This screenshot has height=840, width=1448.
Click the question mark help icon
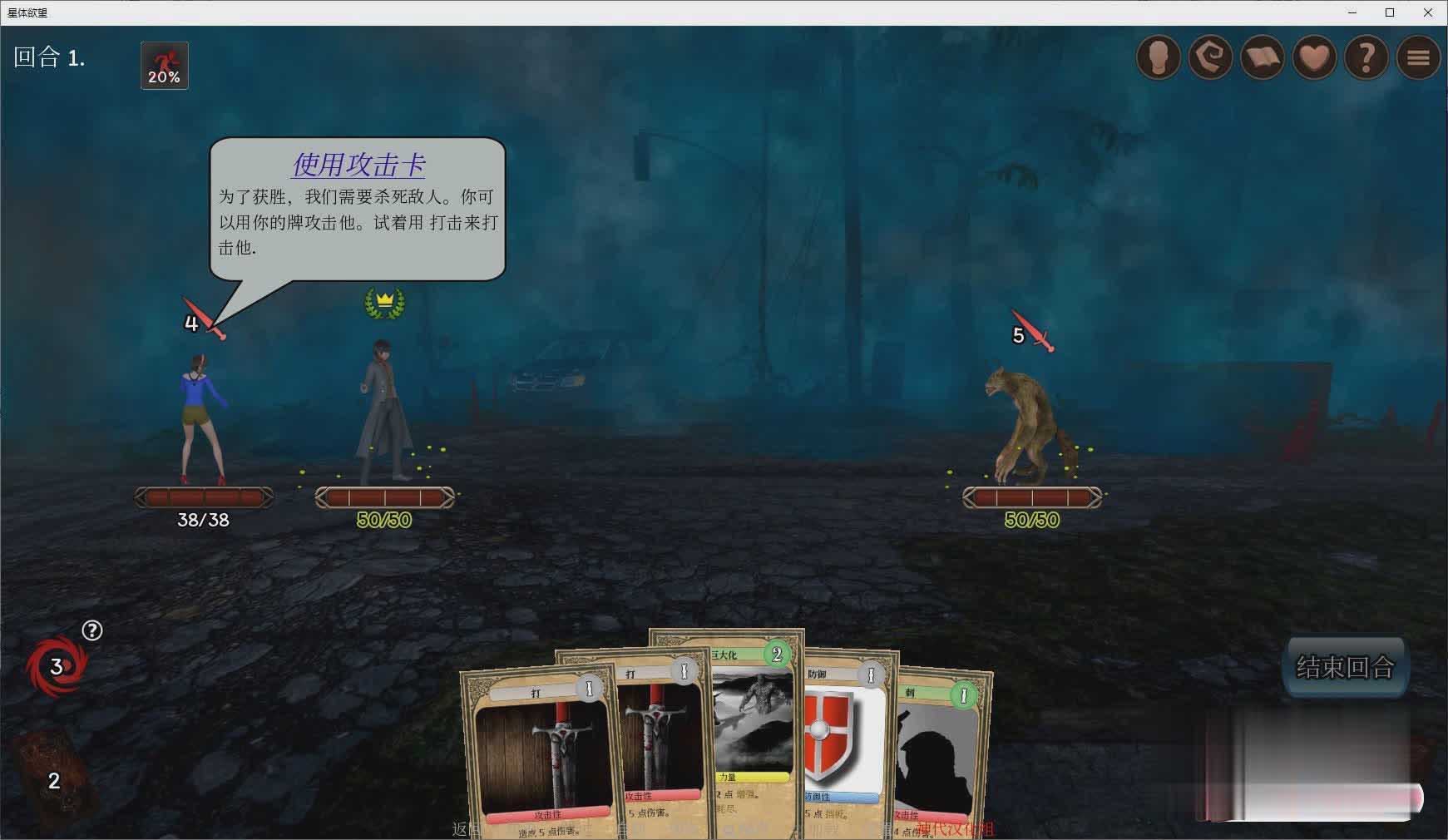(1365, 57)
